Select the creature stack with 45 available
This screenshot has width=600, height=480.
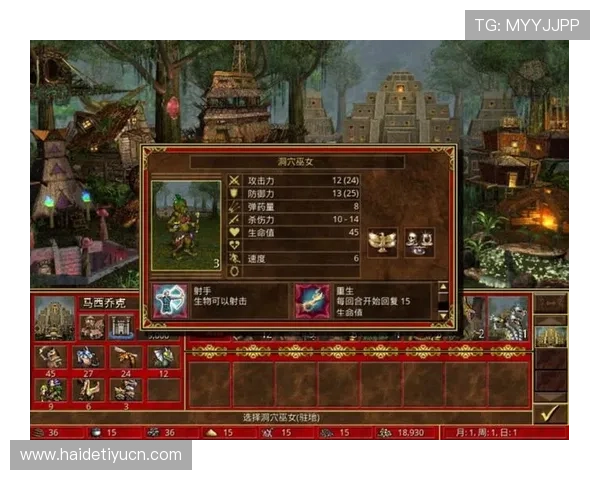tap(49, 356)
